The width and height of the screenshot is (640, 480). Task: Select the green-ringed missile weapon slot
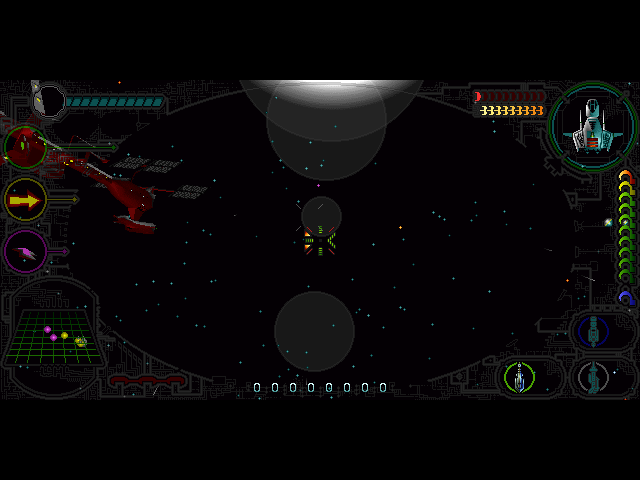coord(519,377)
